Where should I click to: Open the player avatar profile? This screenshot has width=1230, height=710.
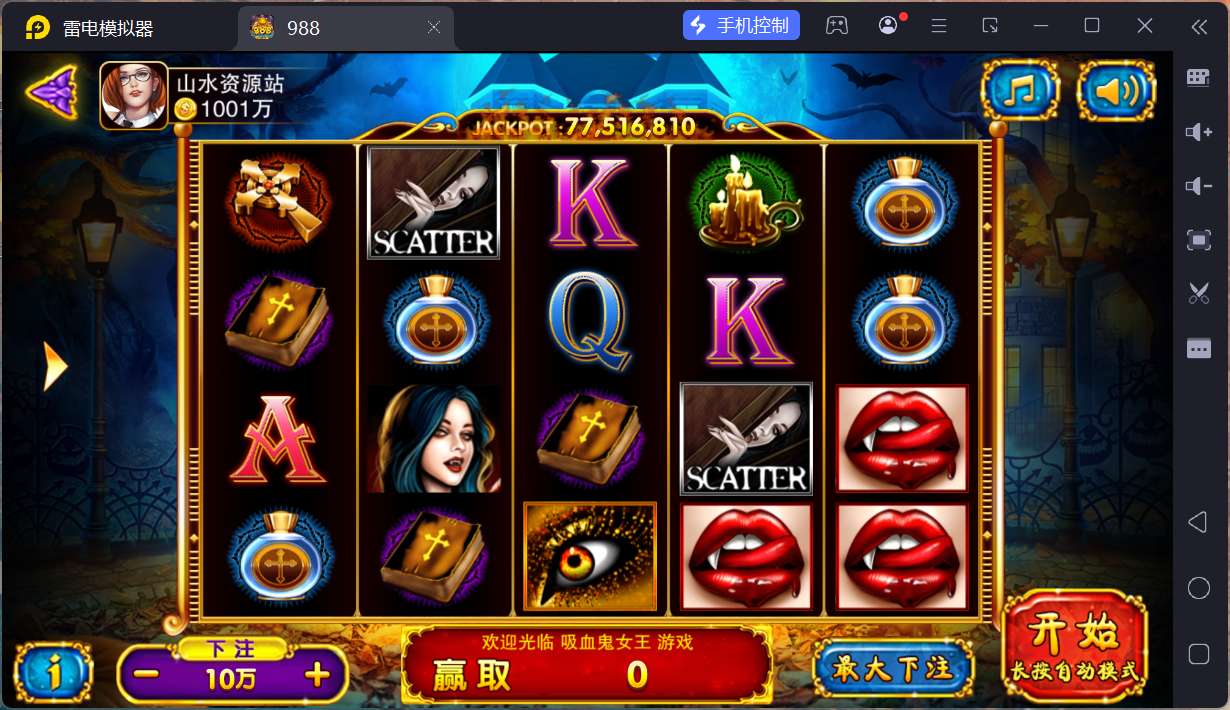click(134, 96)
